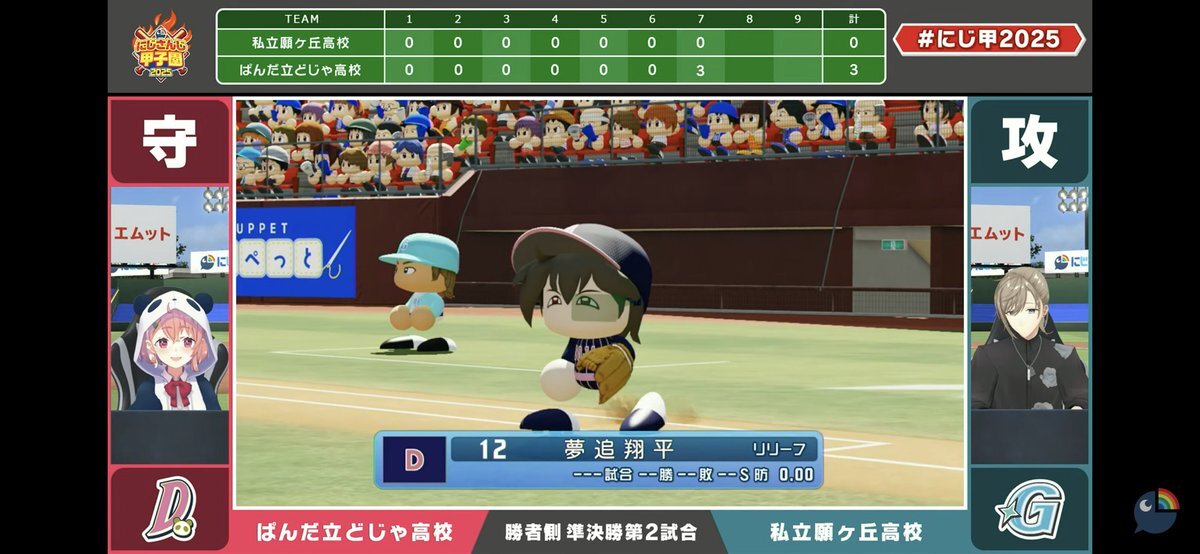
Task: Click the pink D team logo
Action: 169,510
